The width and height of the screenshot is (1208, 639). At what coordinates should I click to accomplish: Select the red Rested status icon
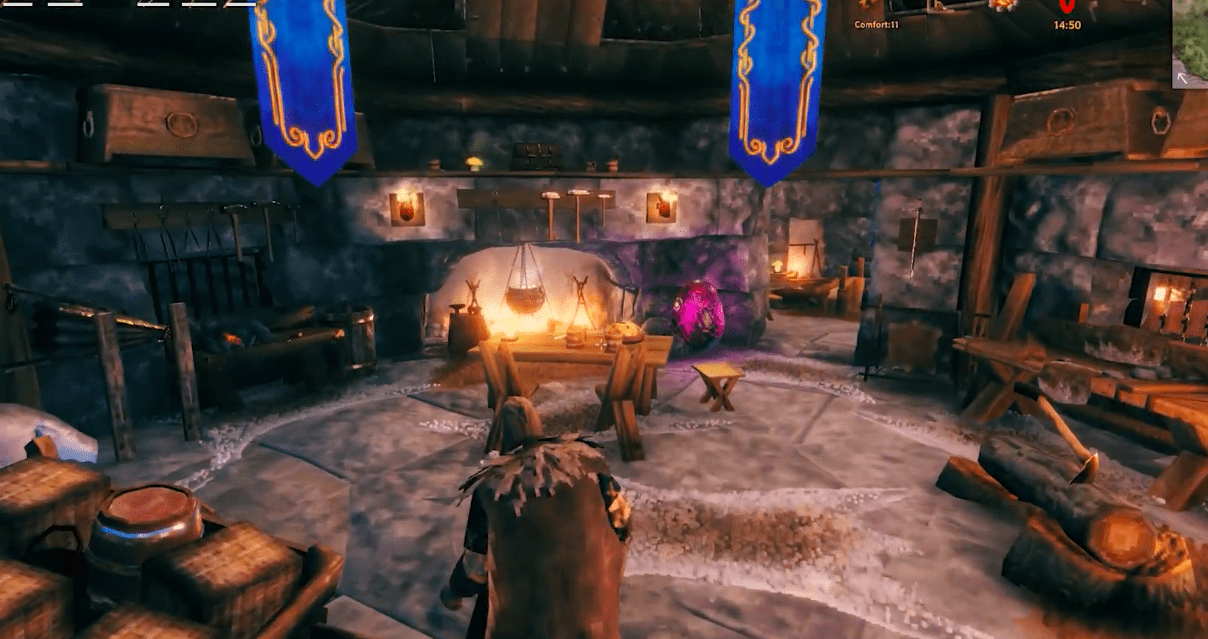[1066, 7]
